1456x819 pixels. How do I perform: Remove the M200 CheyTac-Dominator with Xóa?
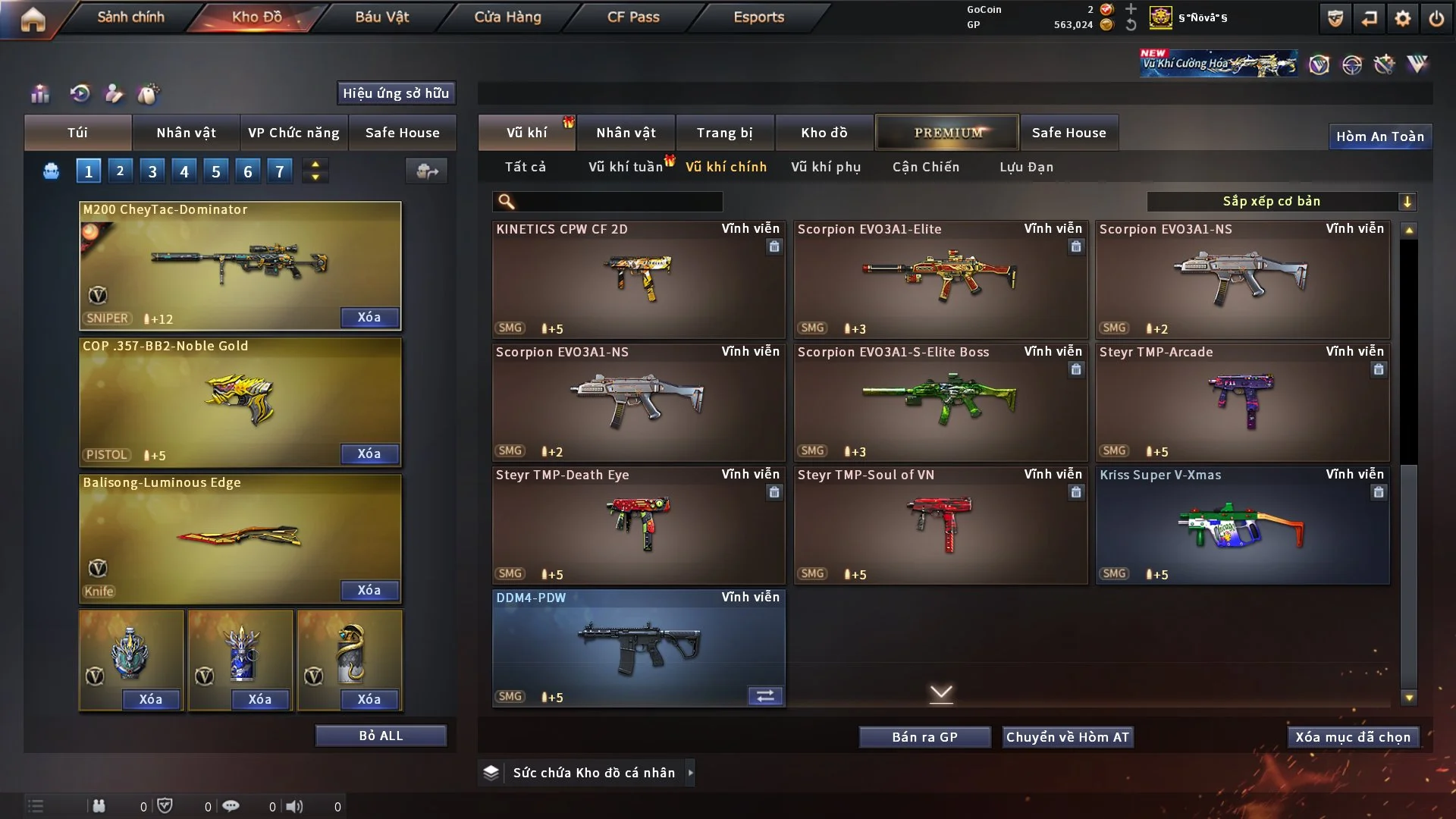click(369, 317)
